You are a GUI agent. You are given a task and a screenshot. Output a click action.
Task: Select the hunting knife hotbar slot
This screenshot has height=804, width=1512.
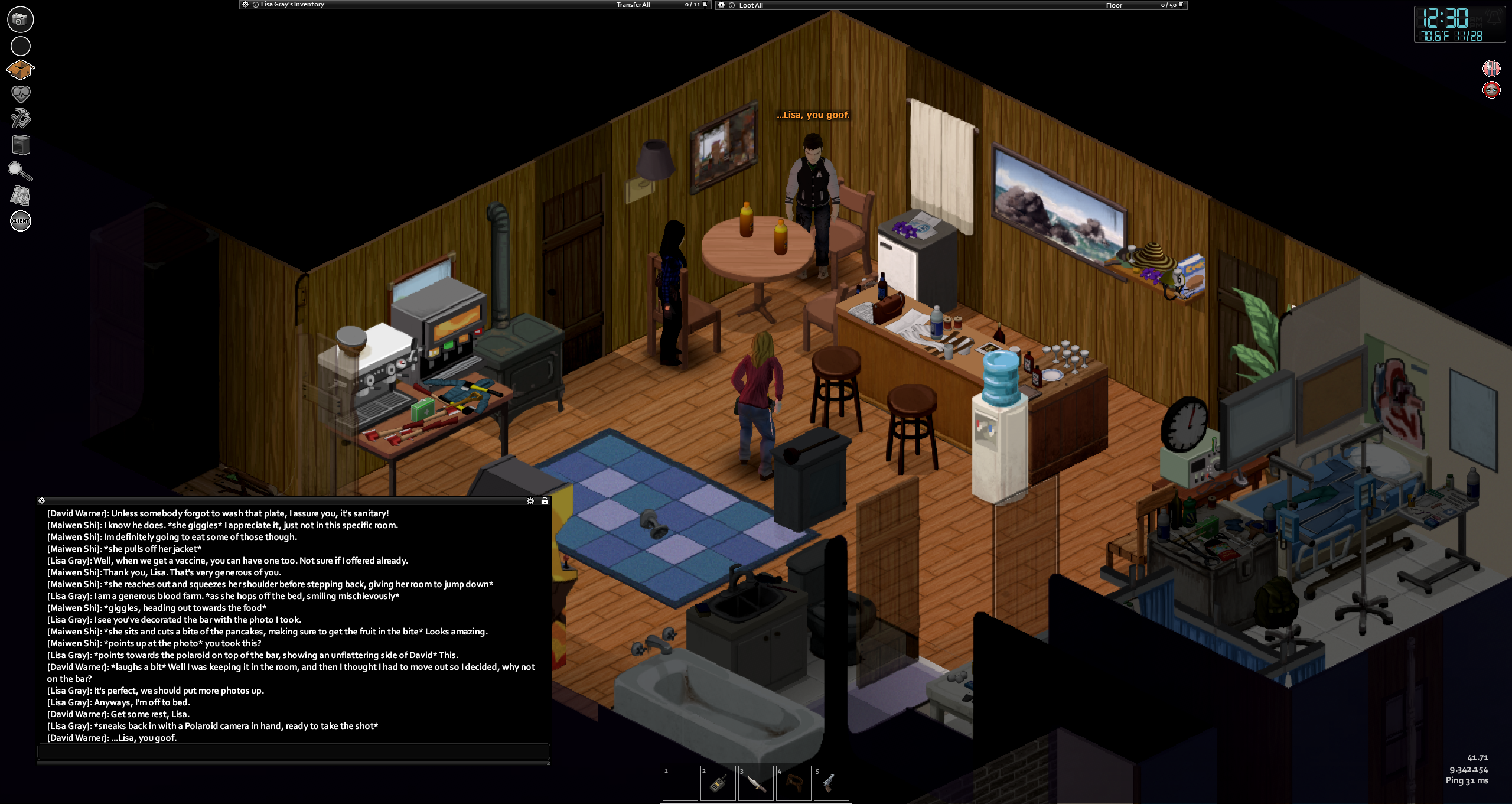point(755,783)
